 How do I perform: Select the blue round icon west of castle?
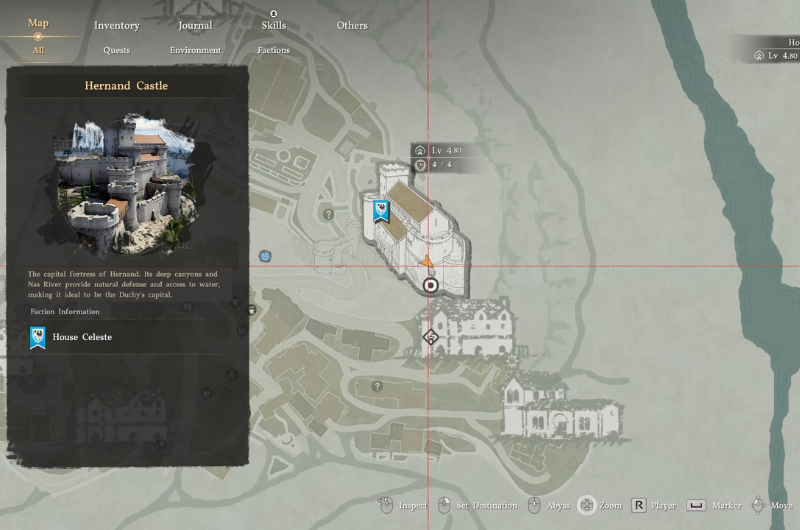265,256
